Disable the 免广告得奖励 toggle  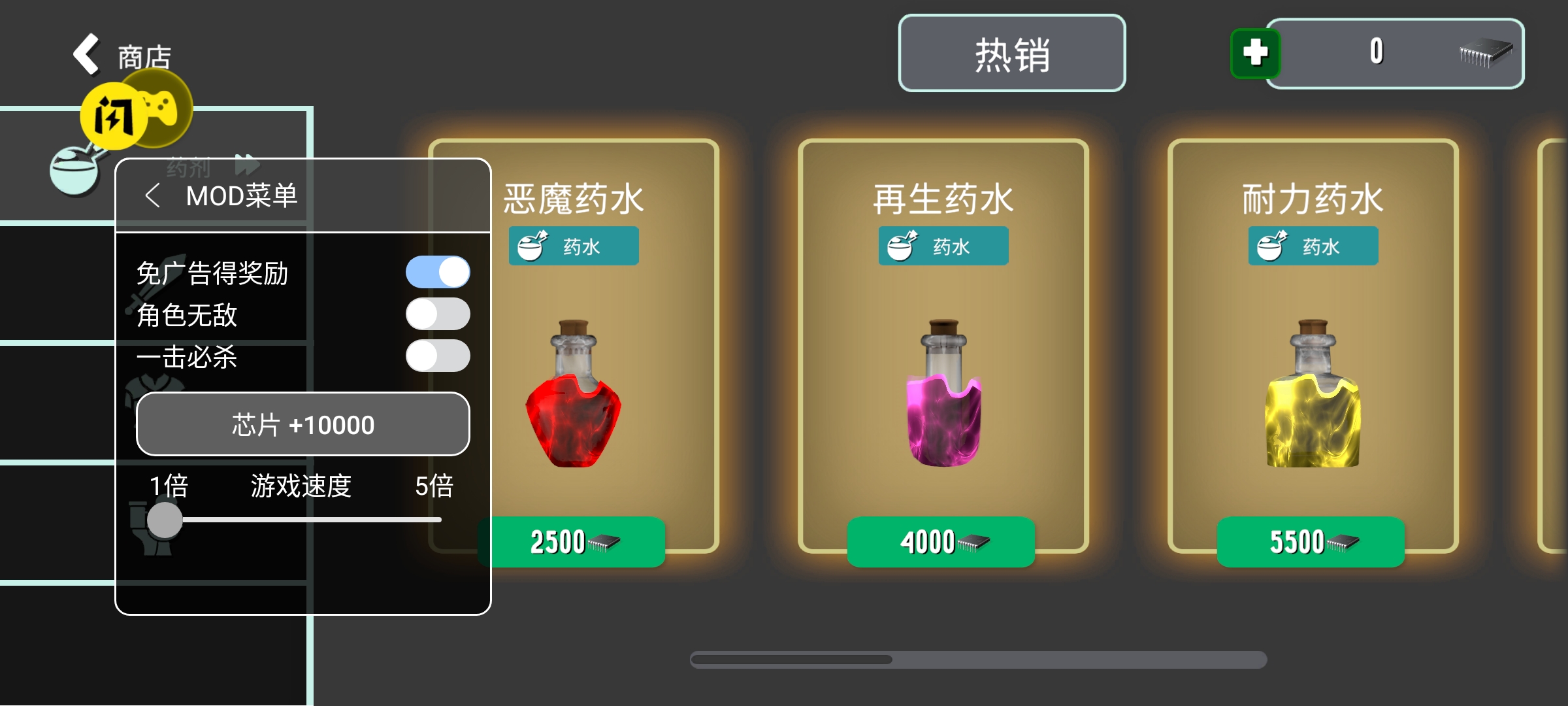(438, 271)
